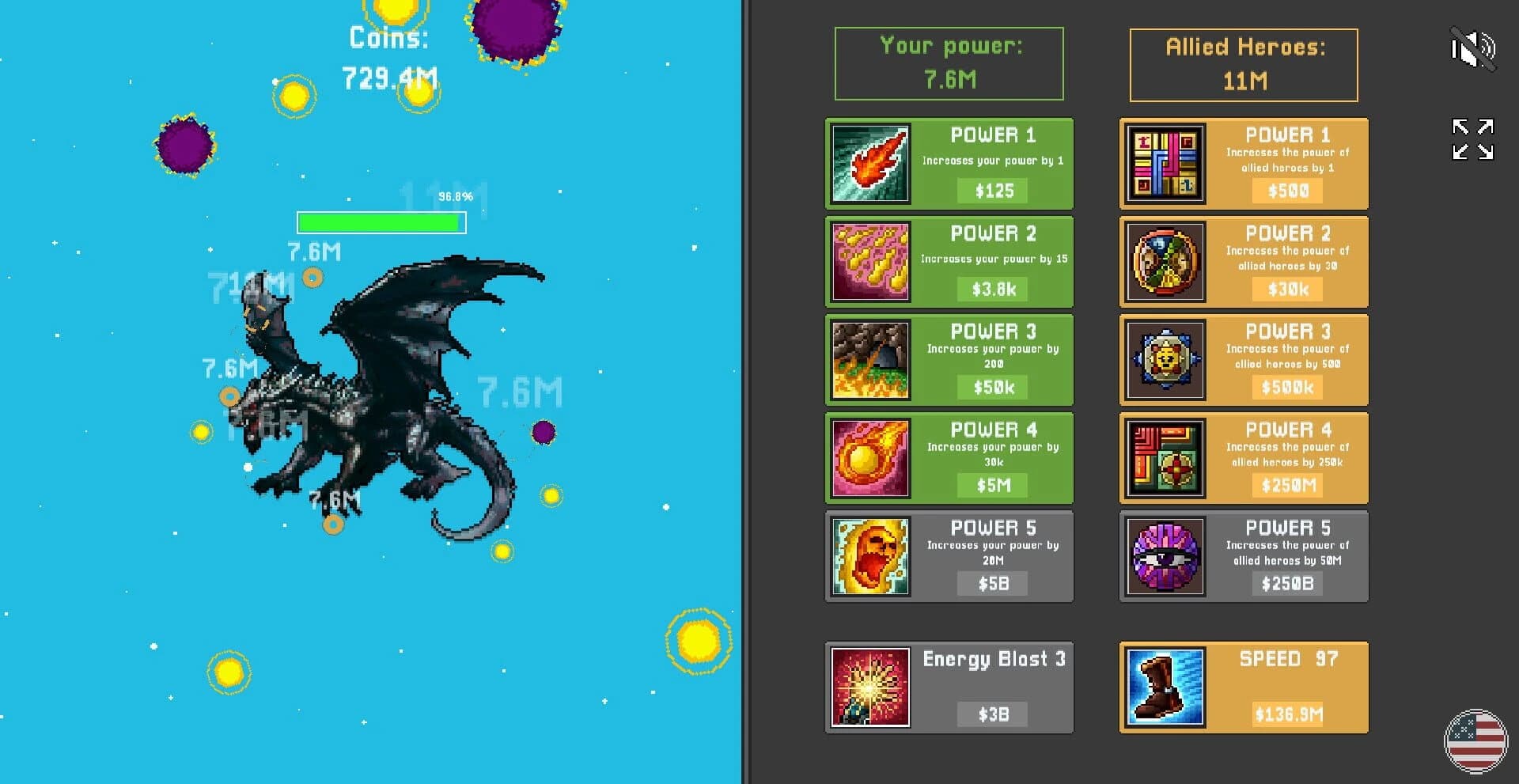Purchase Power 4 upgrade for $5M
The image size is (1519, 784).
[991, 486]
